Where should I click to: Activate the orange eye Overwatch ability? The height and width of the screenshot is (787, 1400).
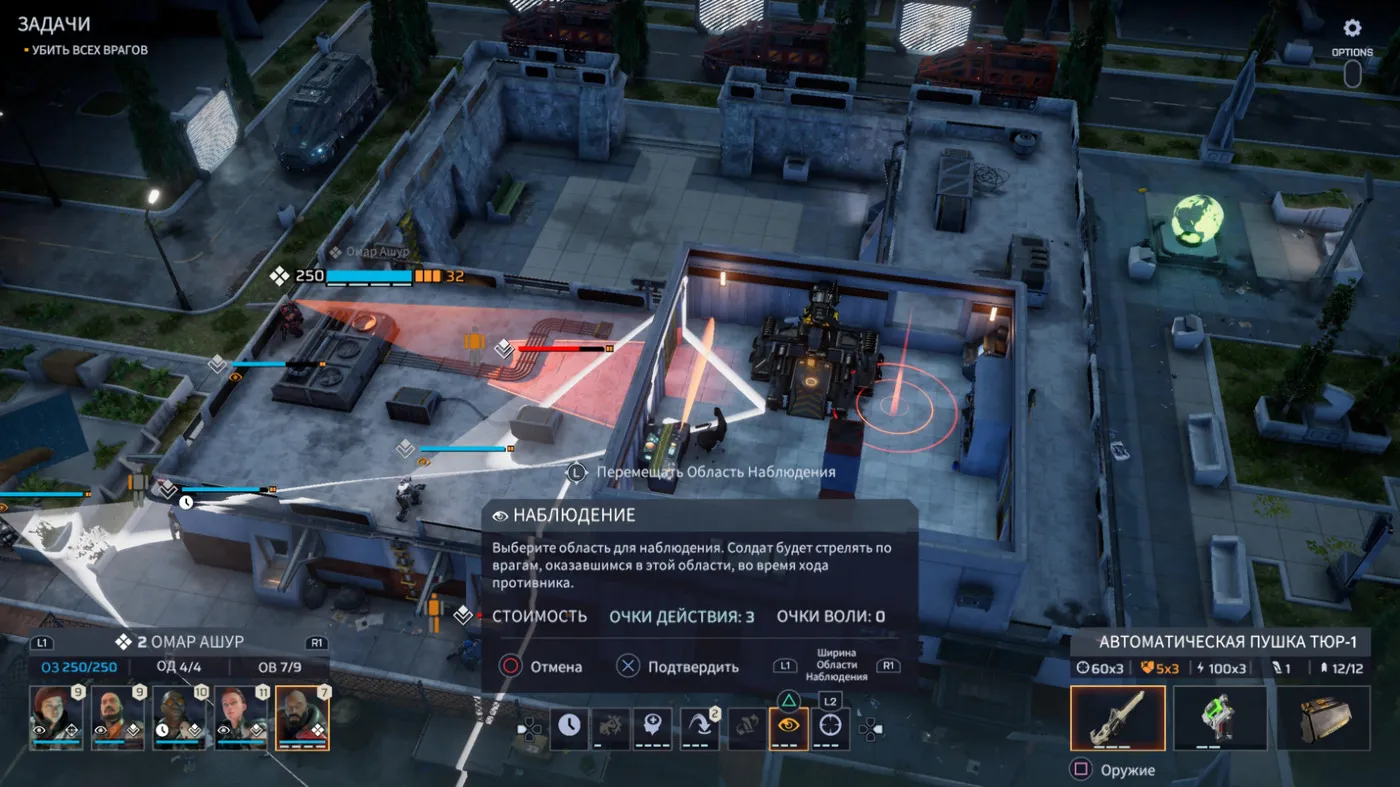coord(788,727)
